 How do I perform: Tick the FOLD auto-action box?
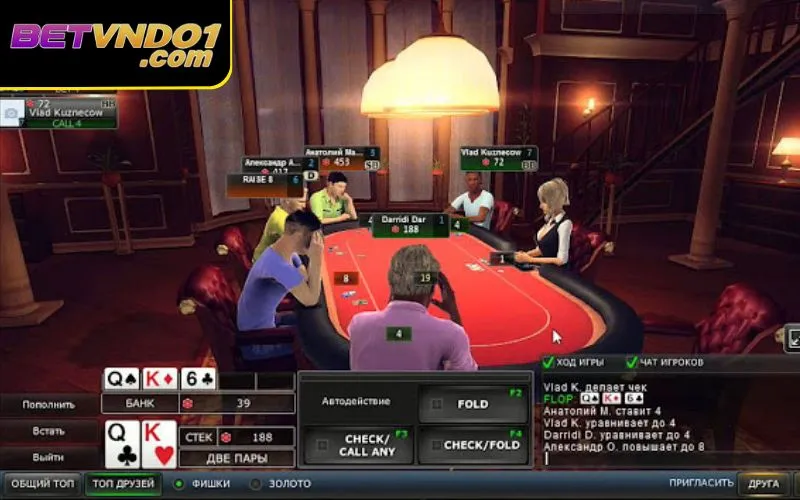[x=437, y=404]
